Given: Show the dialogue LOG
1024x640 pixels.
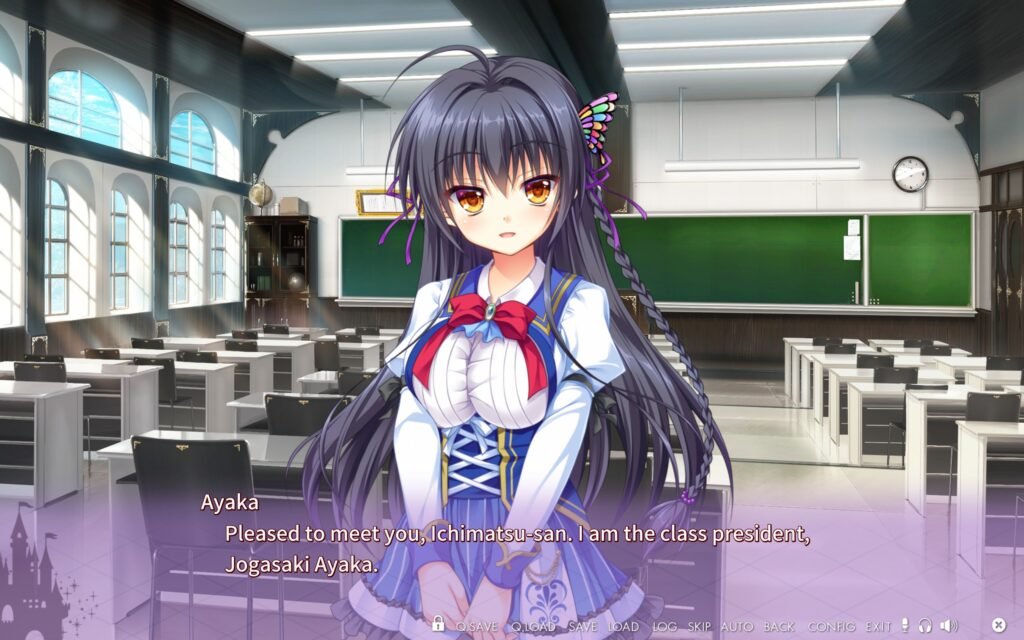Looking at the screenshot, I should pos(664,626).
